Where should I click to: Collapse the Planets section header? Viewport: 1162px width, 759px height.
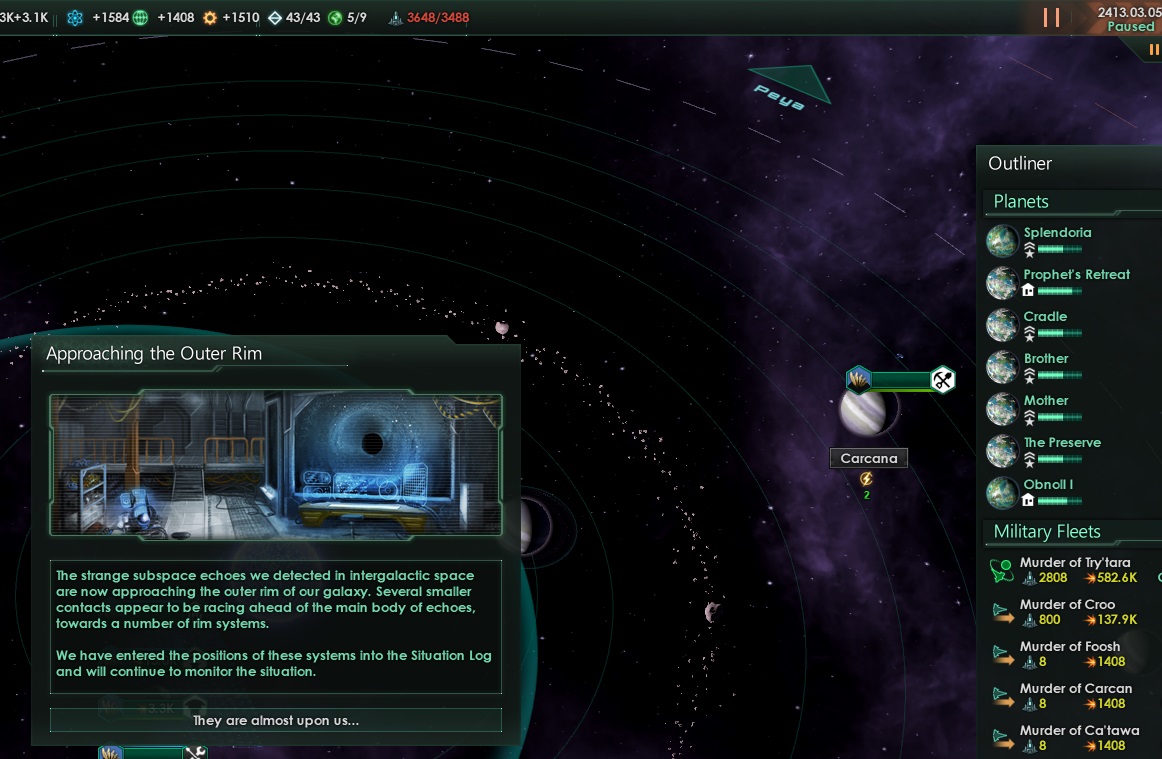coord(1021,202)
